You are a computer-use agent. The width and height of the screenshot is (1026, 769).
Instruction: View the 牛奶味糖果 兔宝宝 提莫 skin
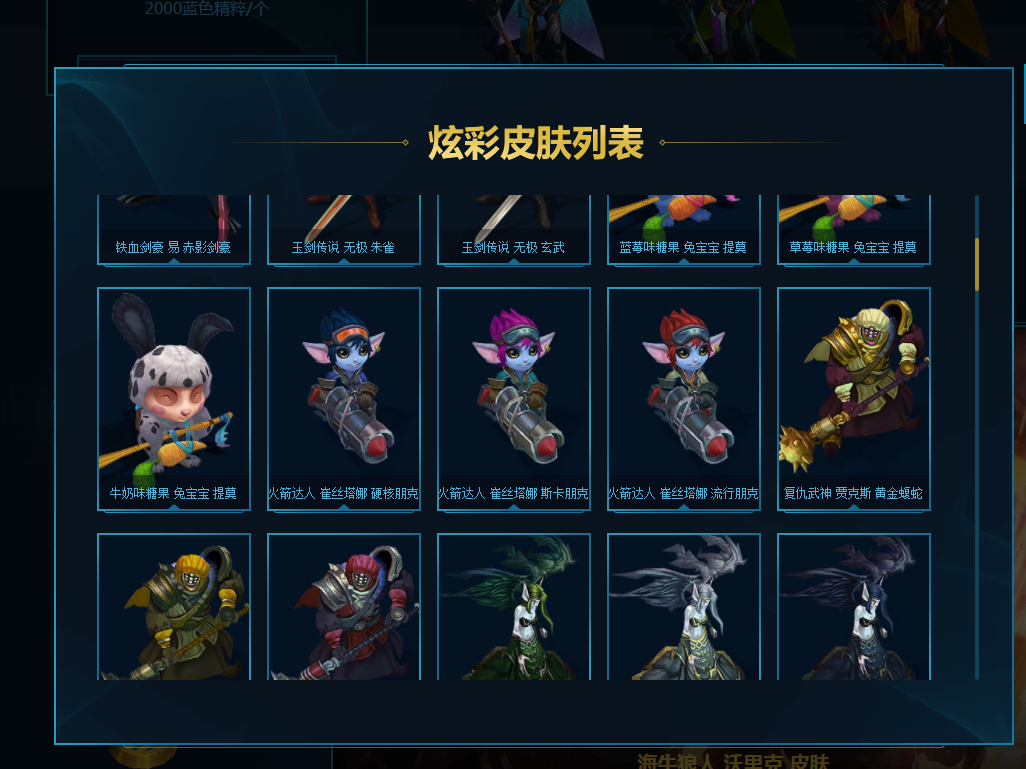point(173,398)
